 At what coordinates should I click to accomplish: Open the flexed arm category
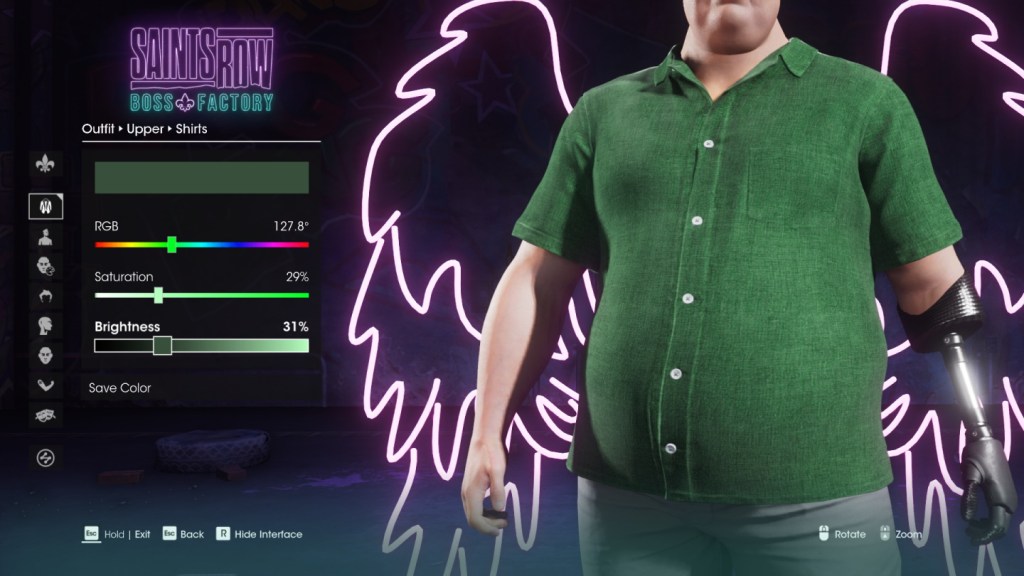(45, 385)
